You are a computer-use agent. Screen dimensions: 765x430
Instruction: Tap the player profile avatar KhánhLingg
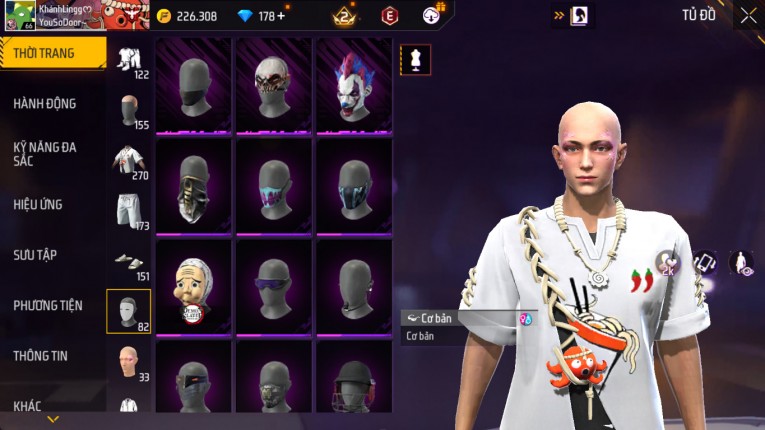click(19, 14)
